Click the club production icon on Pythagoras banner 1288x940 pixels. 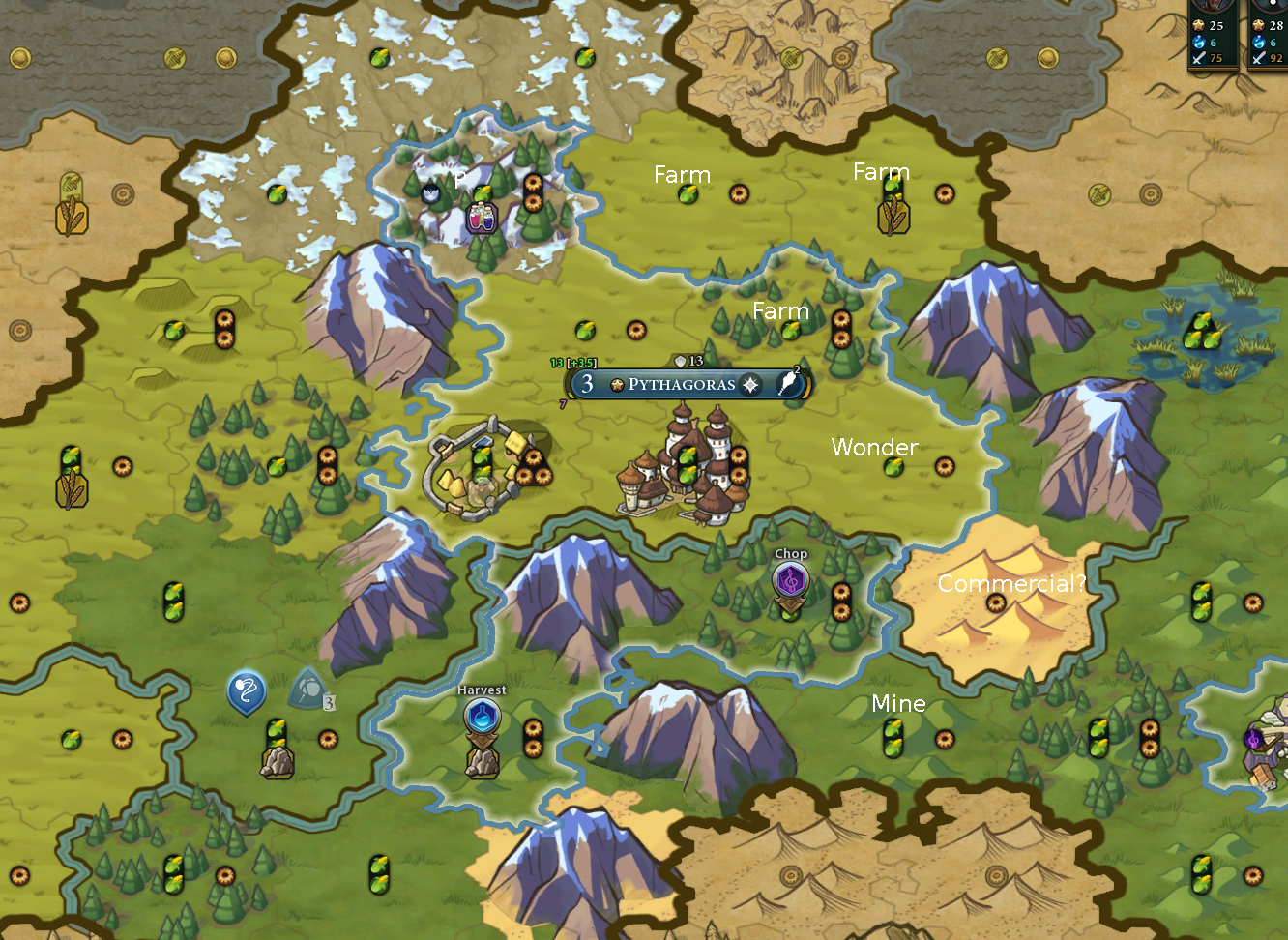(x=789, y=384)
